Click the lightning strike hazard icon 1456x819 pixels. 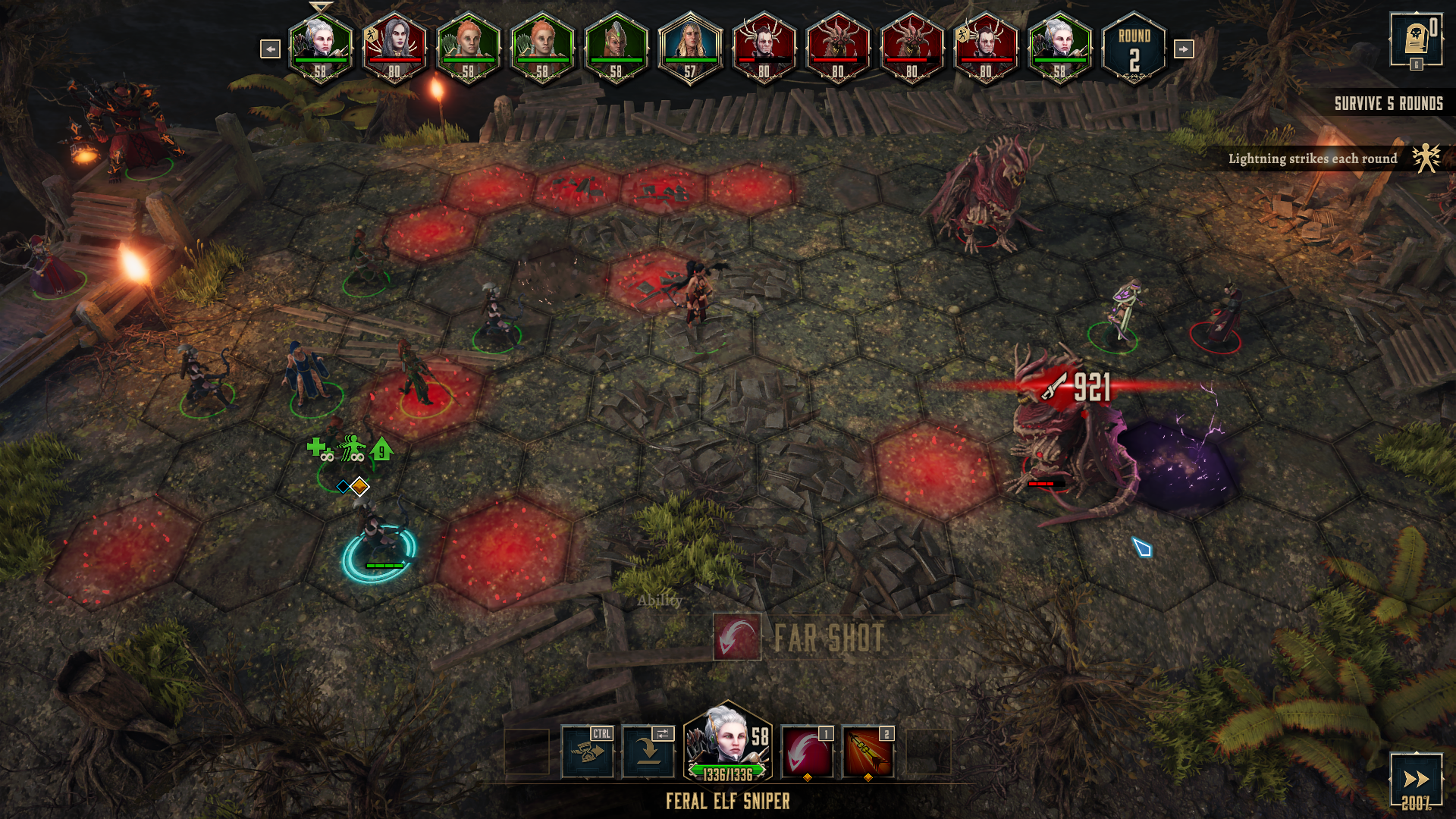tap(1426, 158)
